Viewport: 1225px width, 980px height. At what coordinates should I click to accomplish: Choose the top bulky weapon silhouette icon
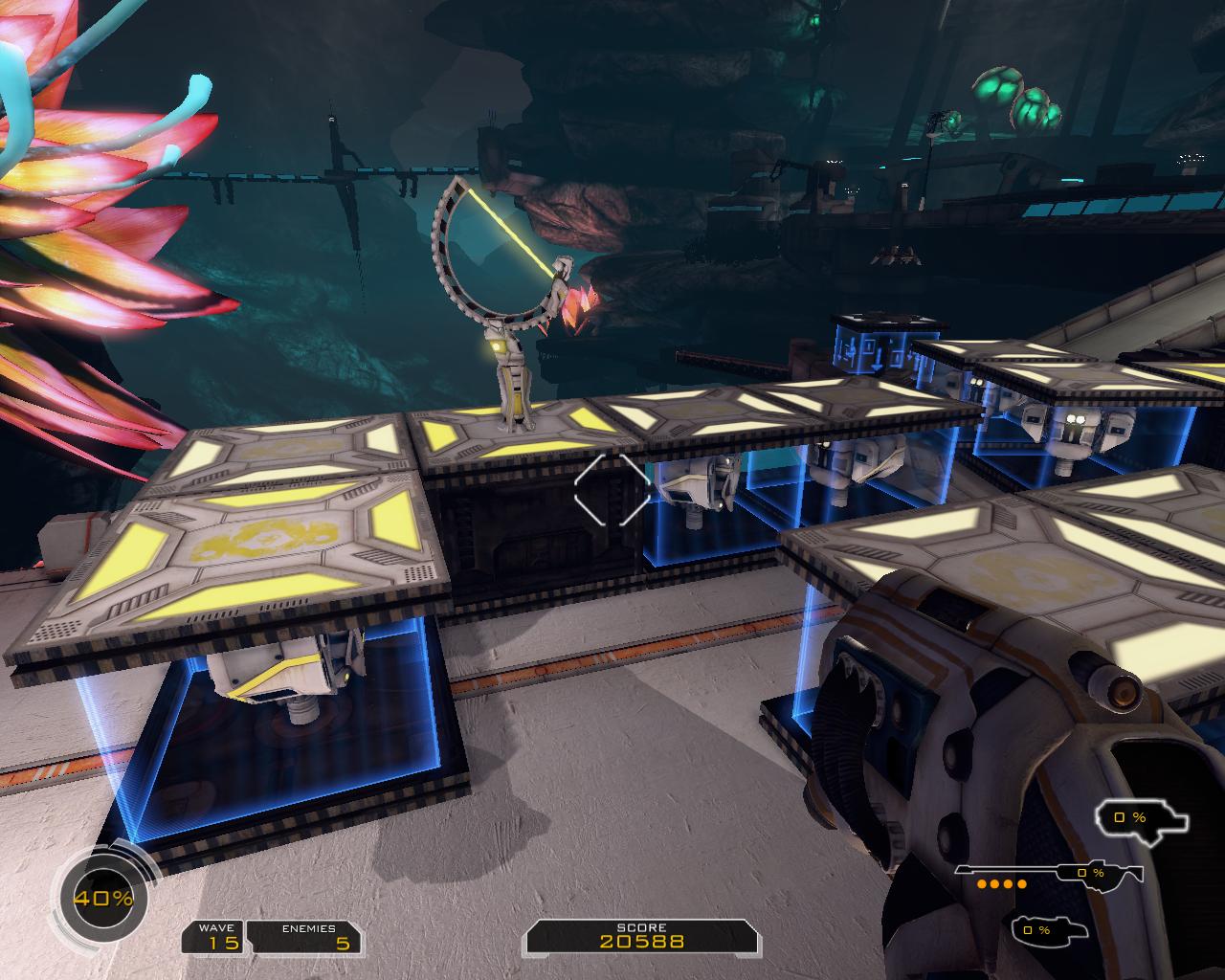[x=1142, y=819]
